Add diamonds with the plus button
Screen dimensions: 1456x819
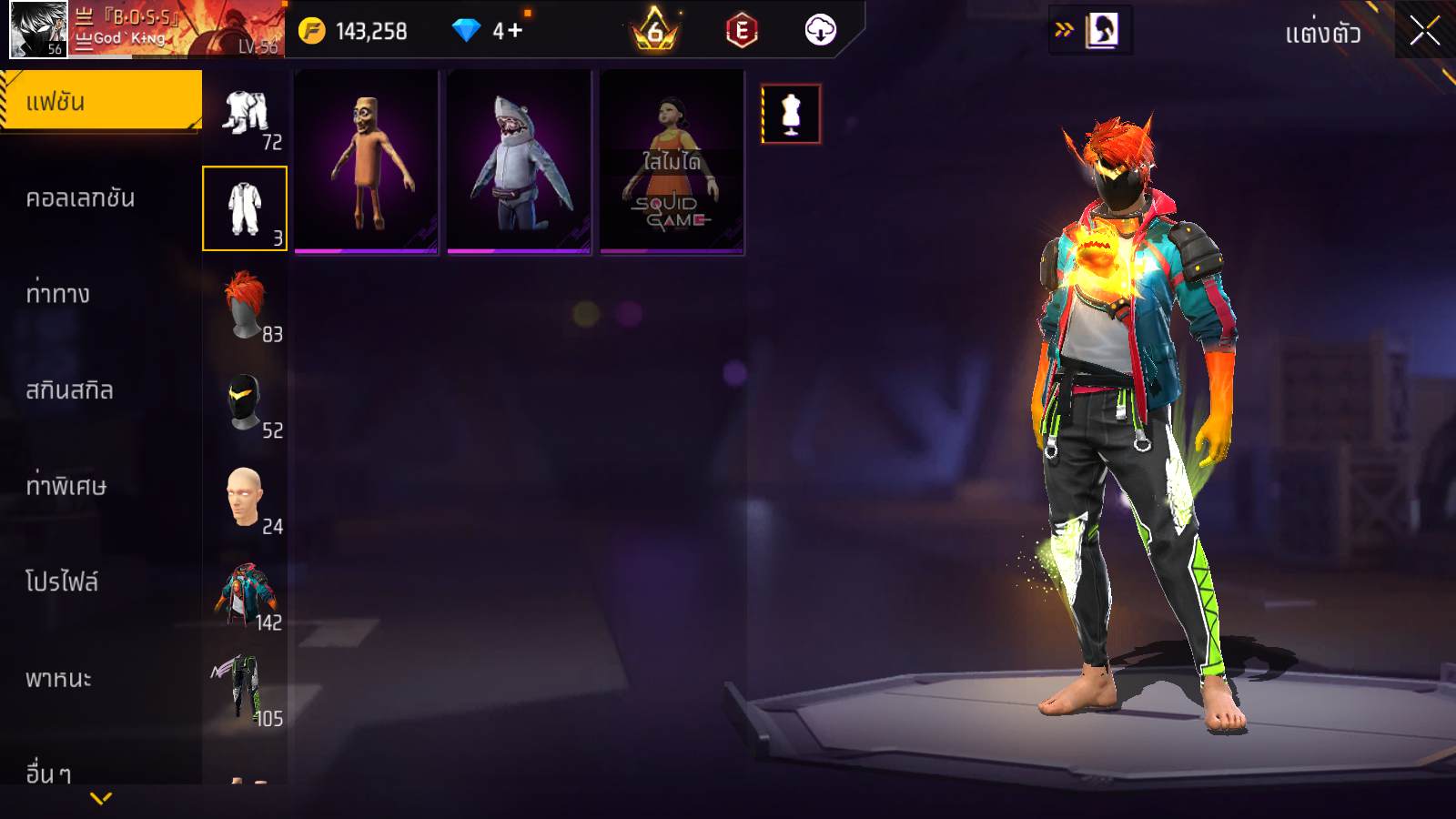[x=515, y=31]
